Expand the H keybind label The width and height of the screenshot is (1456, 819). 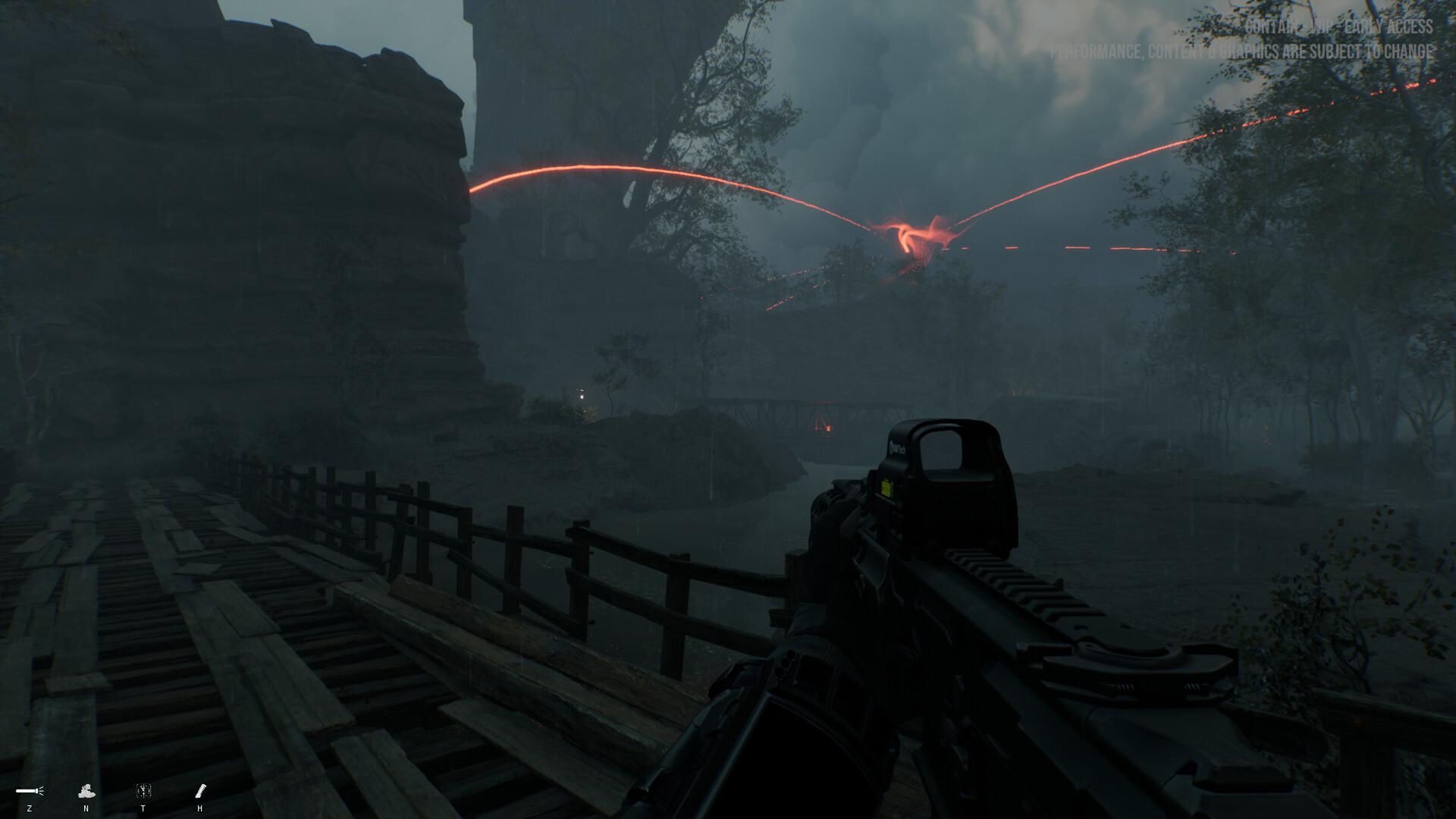point(200,808)
